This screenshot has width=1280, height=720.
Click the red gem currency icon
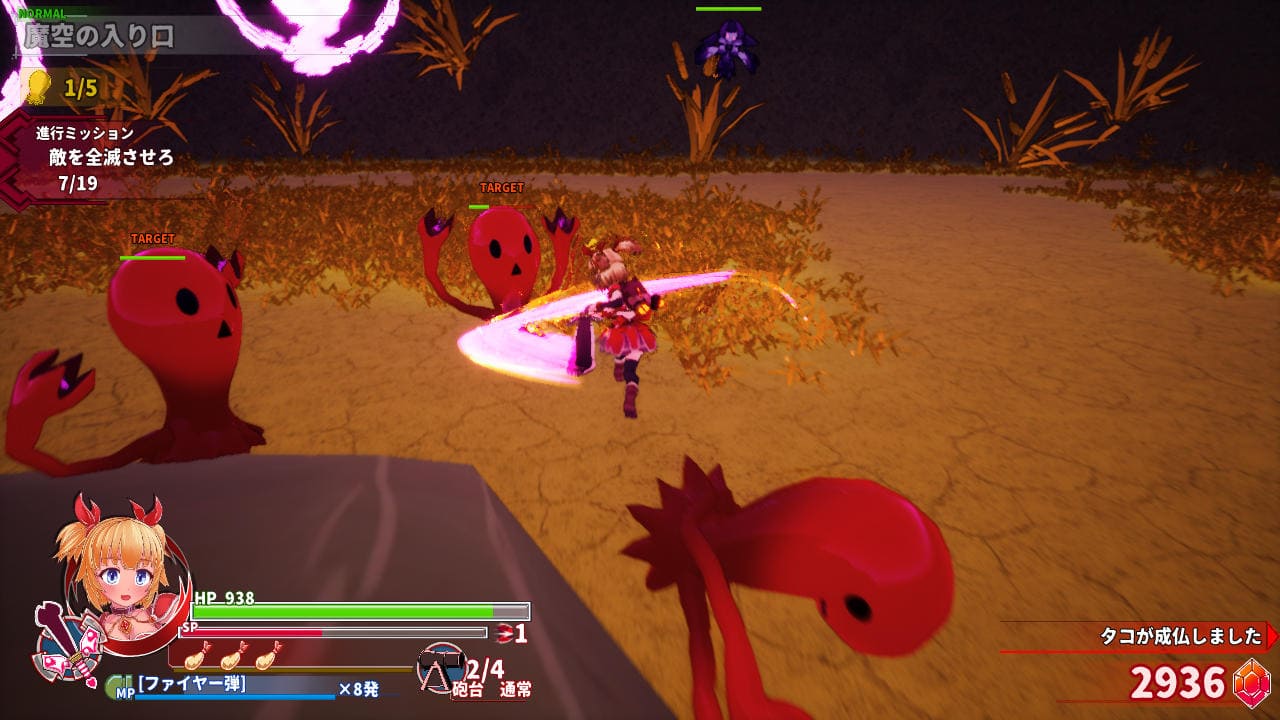point(1251,684)
